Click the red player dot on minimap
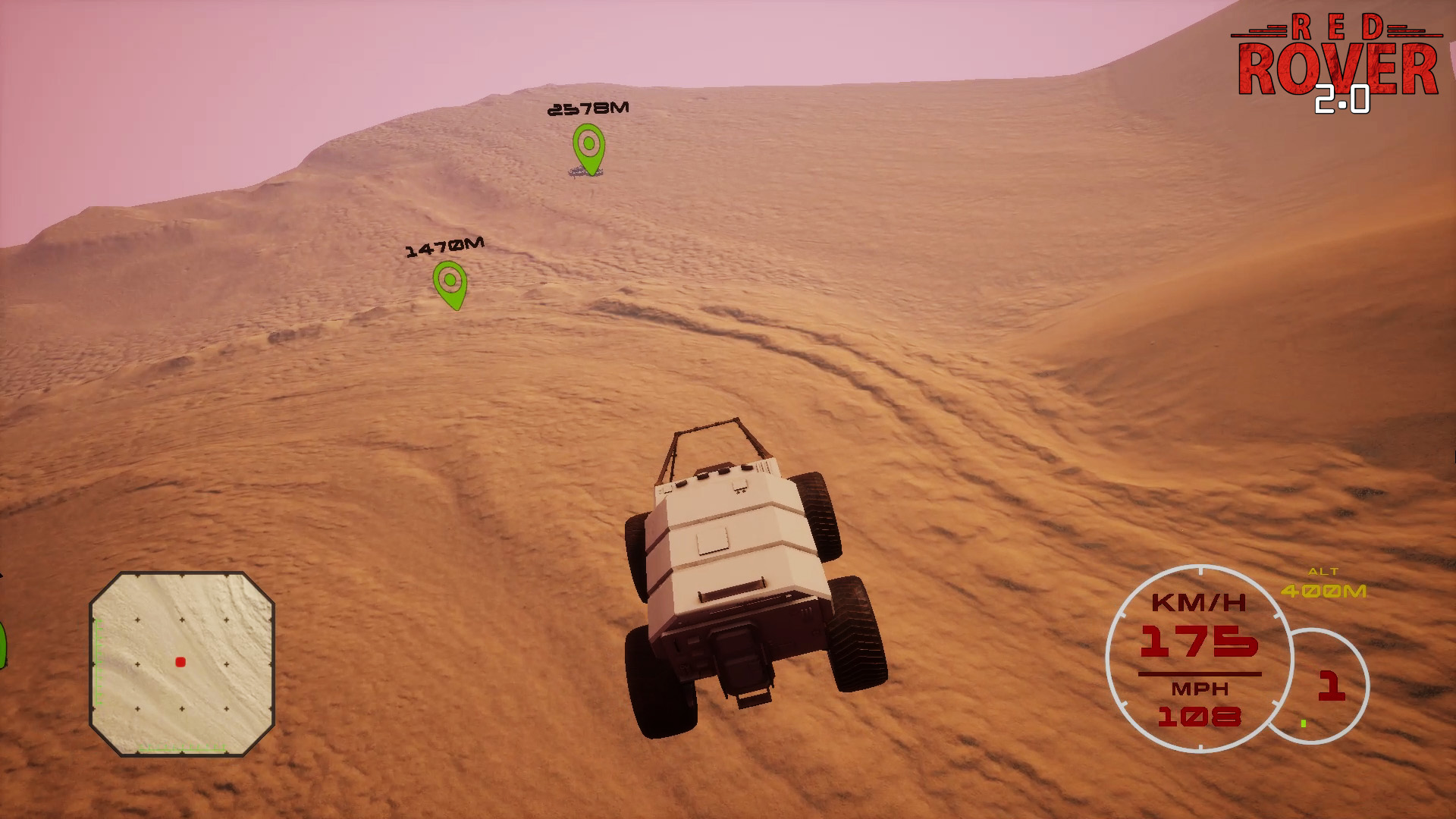The image size is (1456, 819). pos(180,662)
